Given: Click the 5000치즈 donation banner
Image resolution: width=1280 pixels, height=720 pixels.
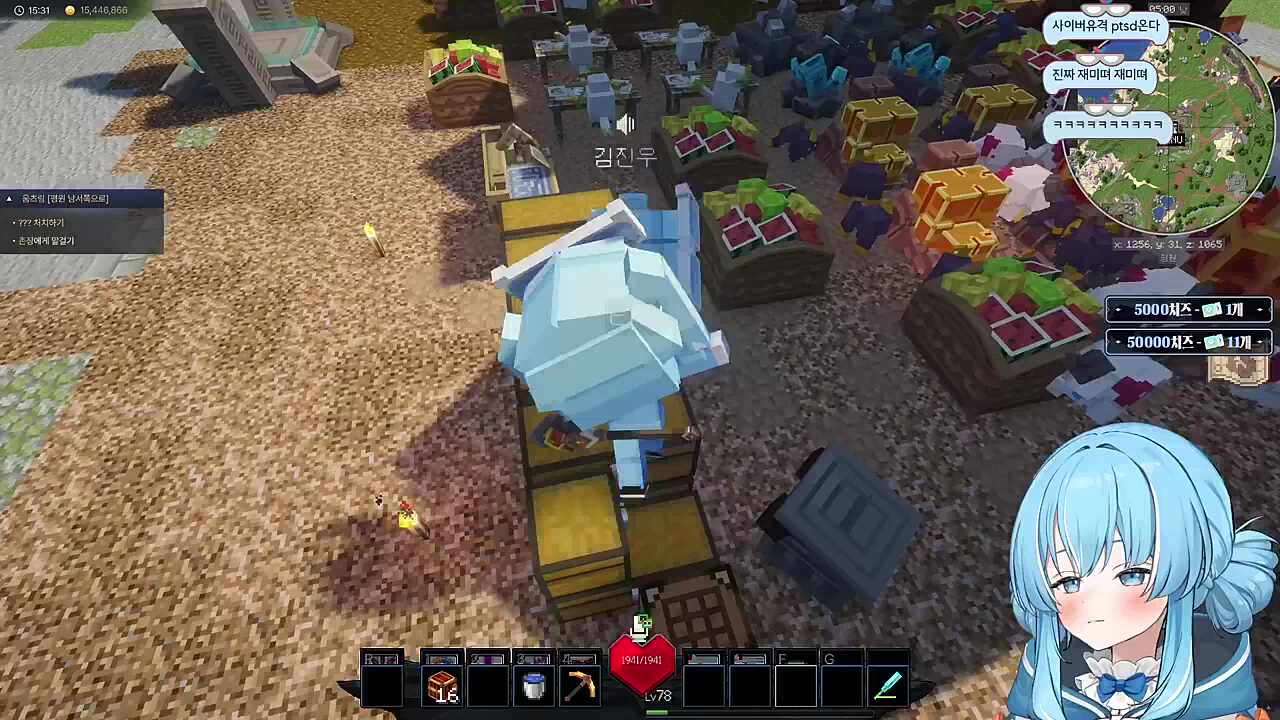Looking at the screenshot, I should (x=1188, y=310).
